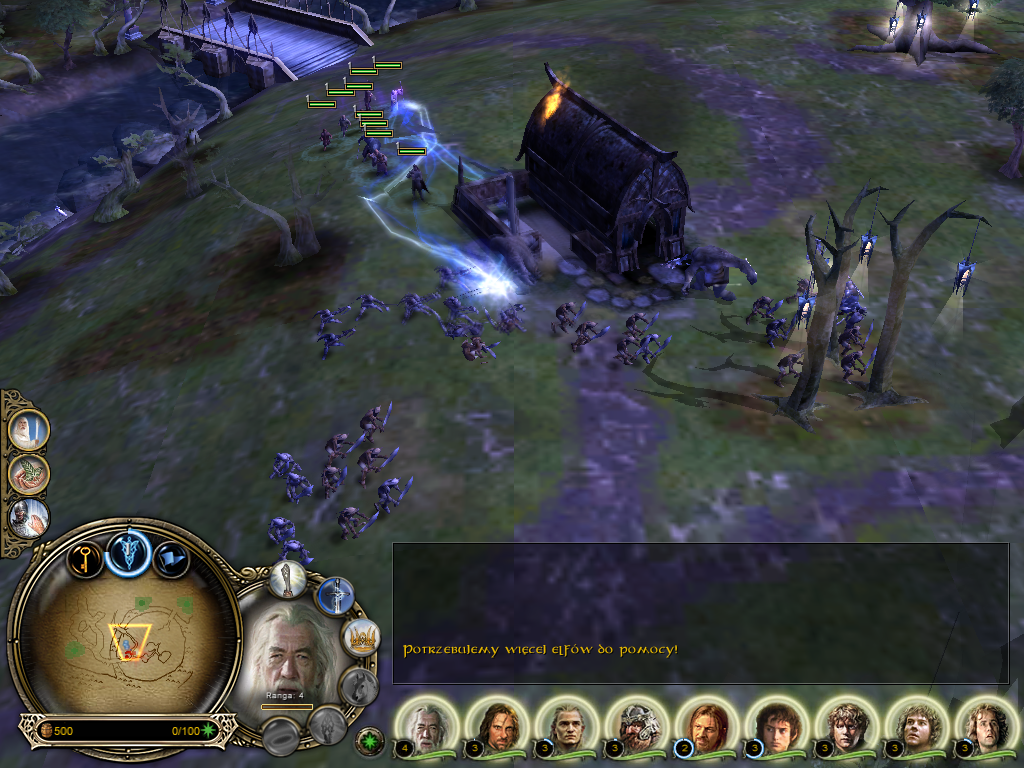Open the golden key options button
The height and width of the screenshot is (768, 1024).
pyautogui.click(x=85, y=558)
